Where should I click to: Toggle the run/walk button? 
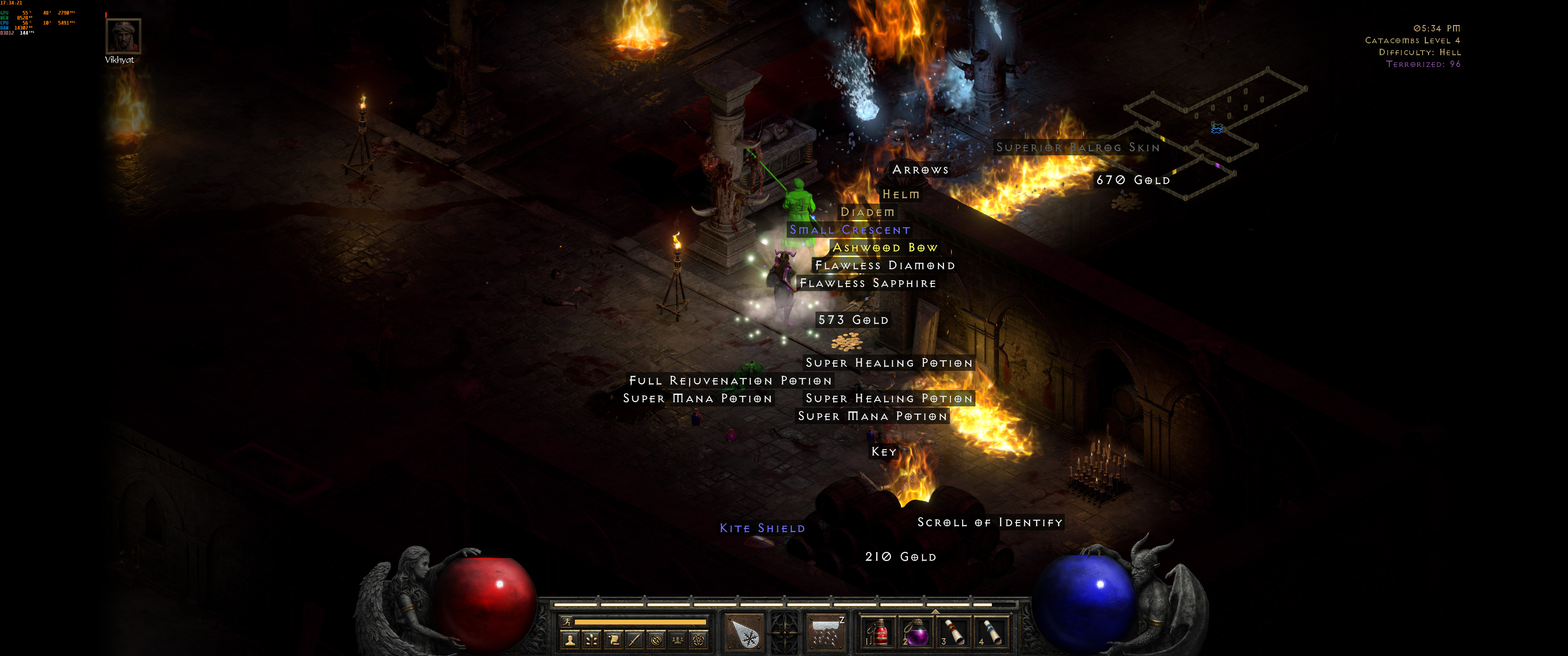pyautogui.click(x=567, y=621)
